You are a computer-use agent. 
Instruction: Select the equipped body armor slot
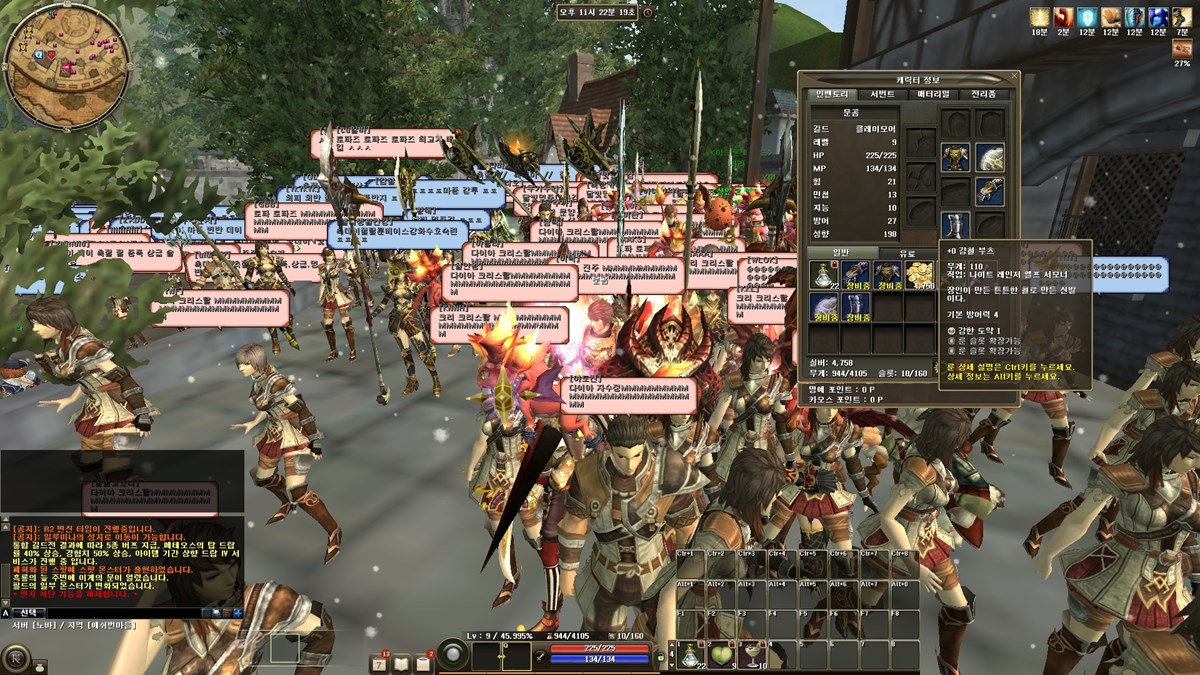click(x=955, y=157)
